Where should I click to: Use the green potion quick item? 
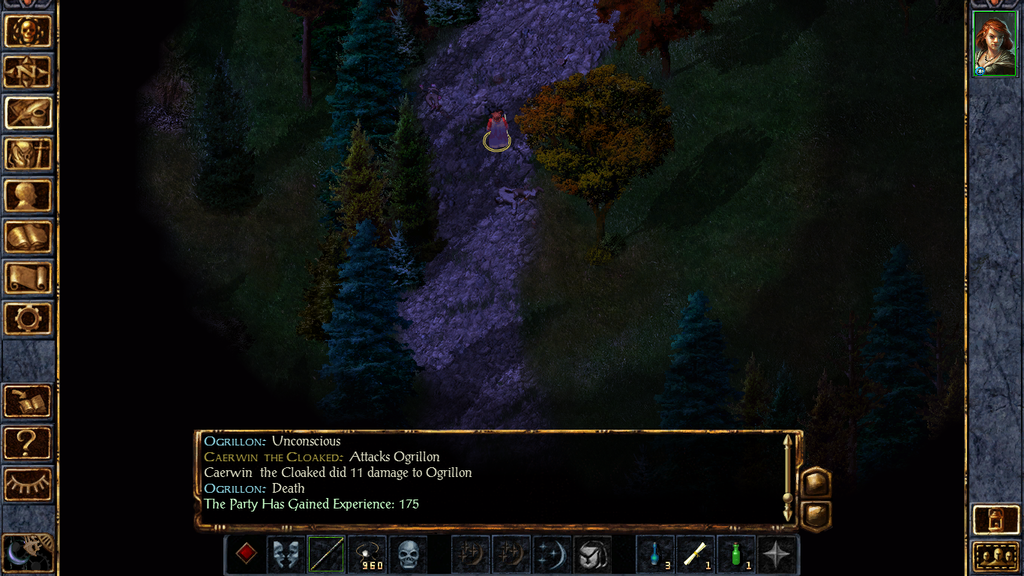pos(737,554)
